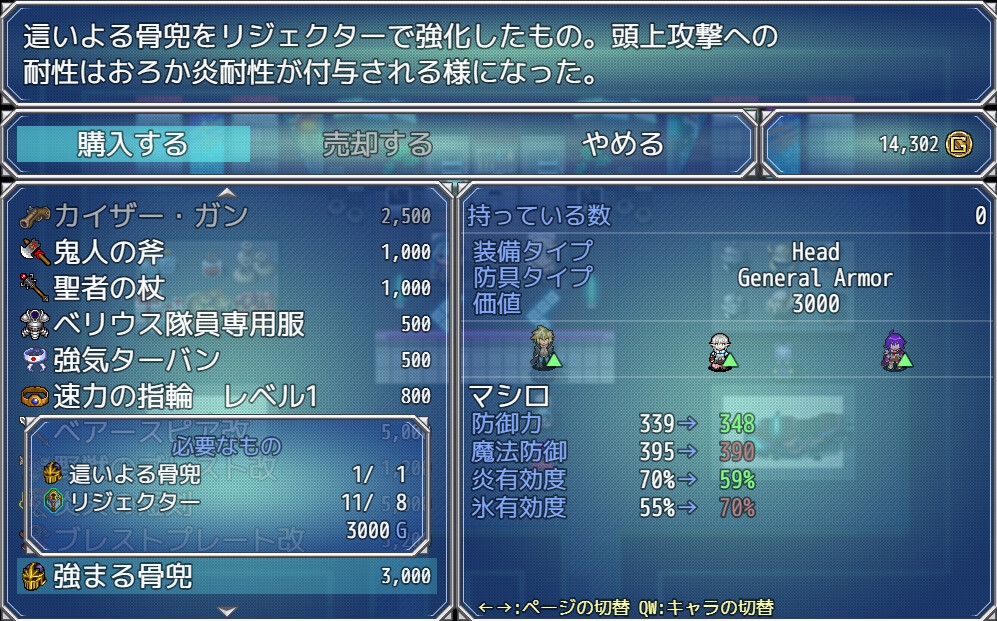Click the 強気ターバン item row
Screen dimensions: 997x621
pos(226,360)
